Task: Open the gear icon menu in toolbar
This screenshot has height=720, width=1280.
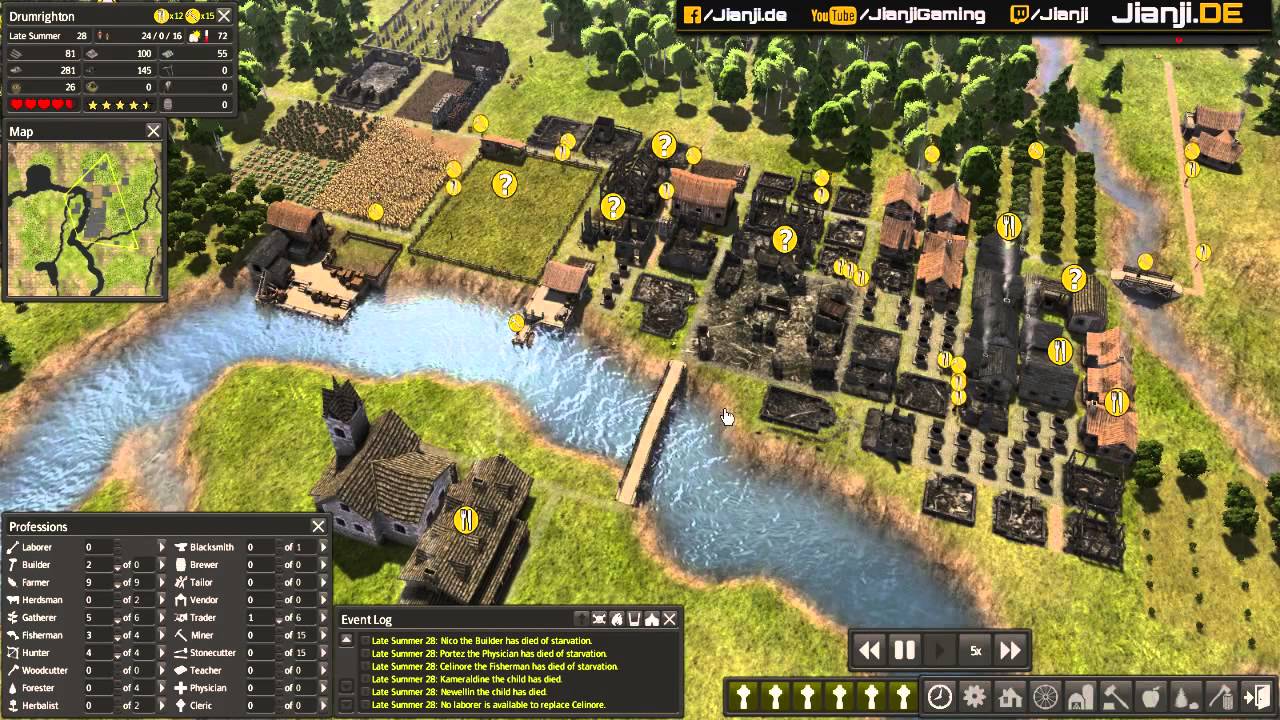Action: click(974, 697)
